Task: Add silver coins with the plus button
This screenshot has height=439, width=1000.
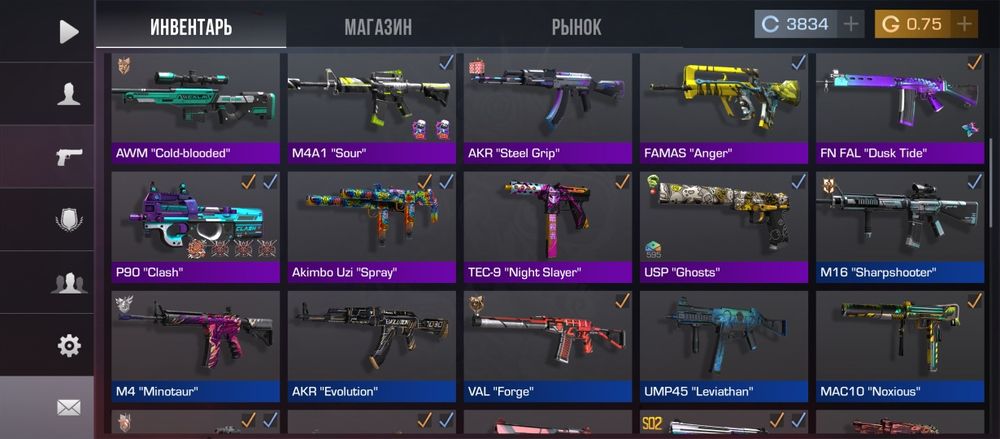Action: click(x=851, y=25)
